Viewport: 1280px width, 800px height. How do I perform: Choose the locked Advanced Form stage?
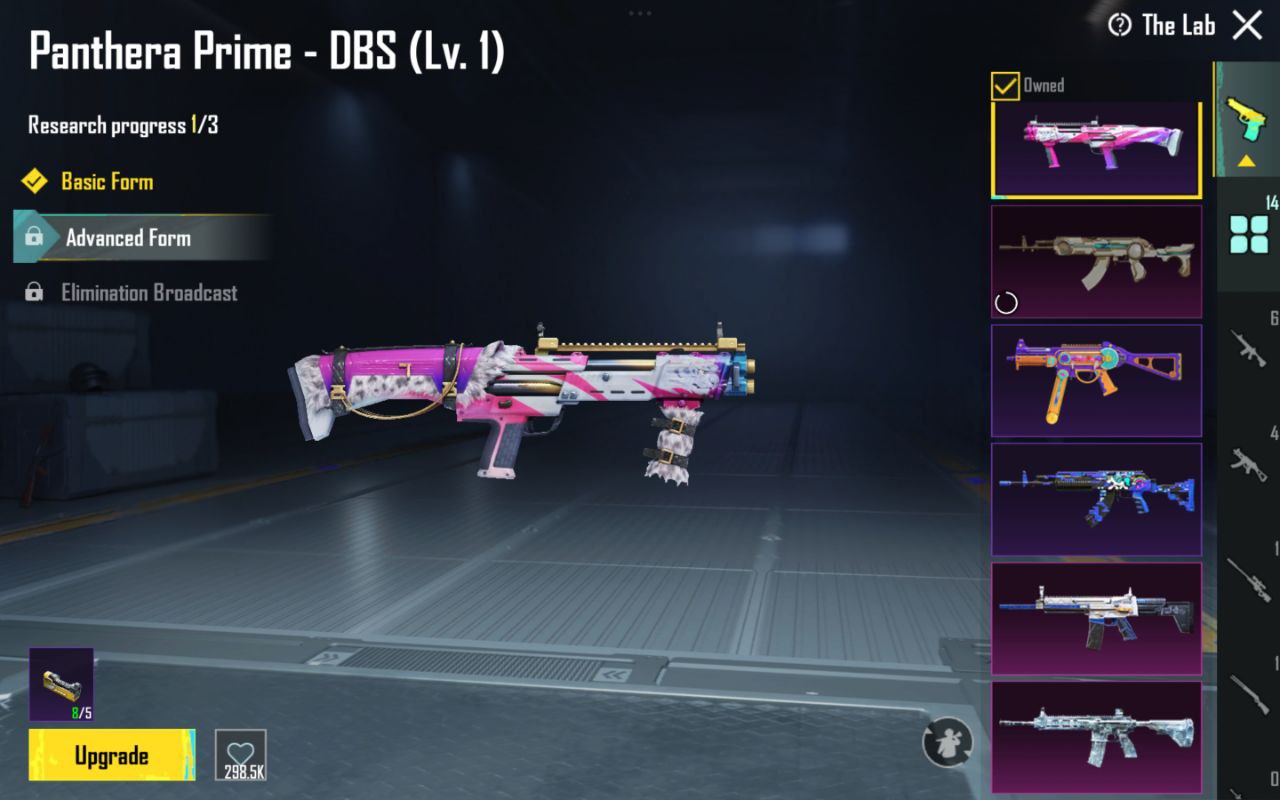pyautogui.click(x=128, y=238)
